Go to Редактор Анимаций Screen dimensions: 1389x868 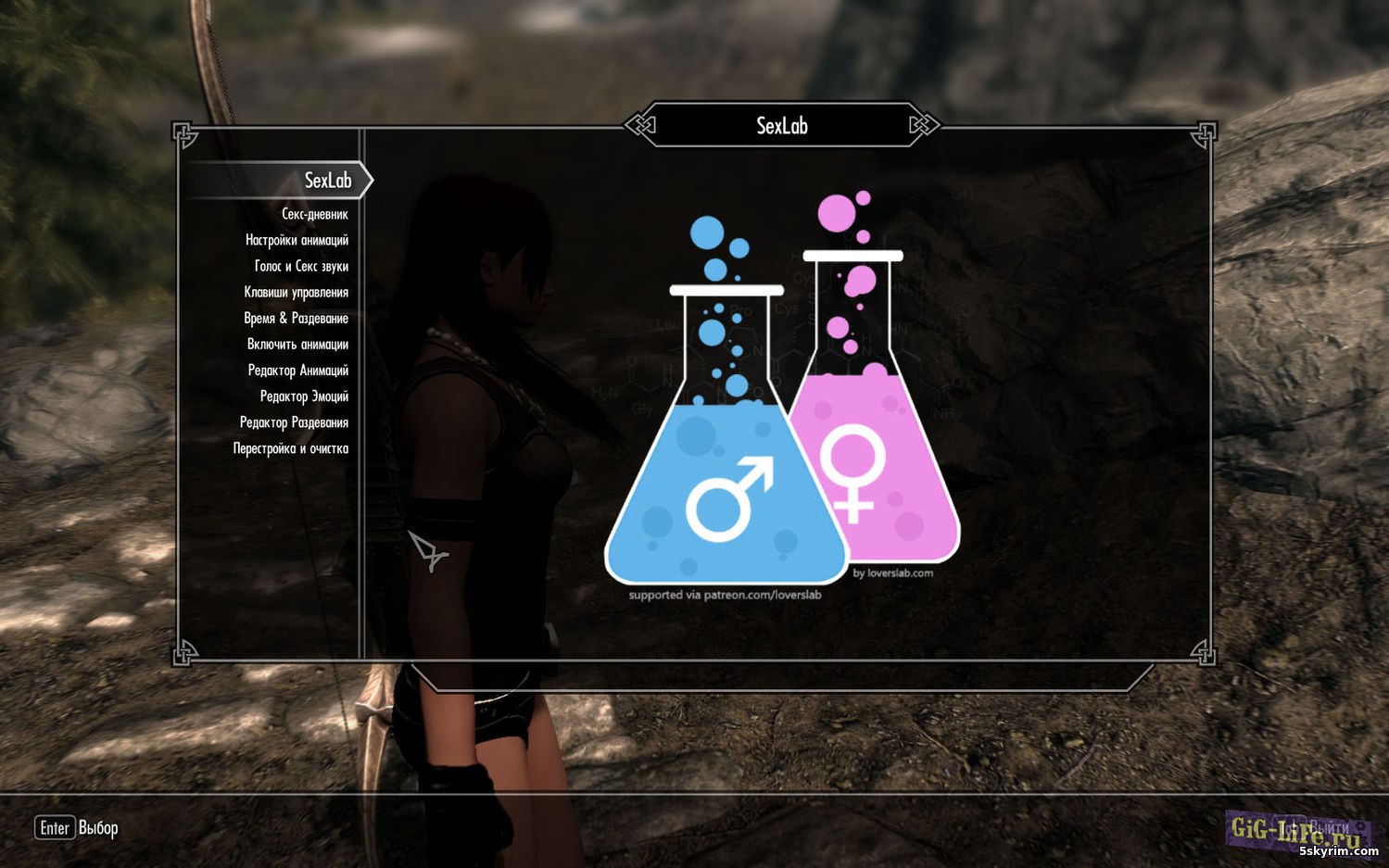coord(297,371)
